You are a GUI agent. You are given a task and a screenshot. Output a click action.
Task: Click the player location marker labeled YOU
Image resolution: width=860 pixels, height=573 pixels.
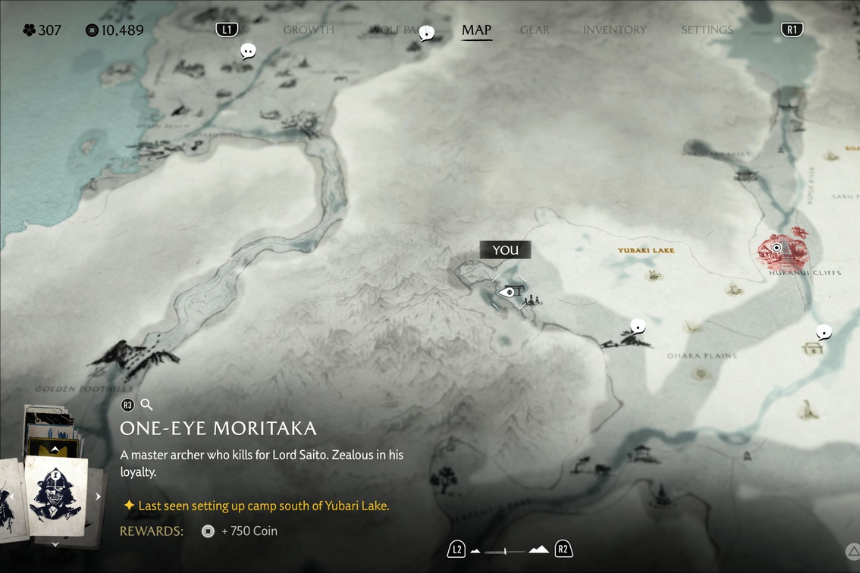[x=508, y=292]
